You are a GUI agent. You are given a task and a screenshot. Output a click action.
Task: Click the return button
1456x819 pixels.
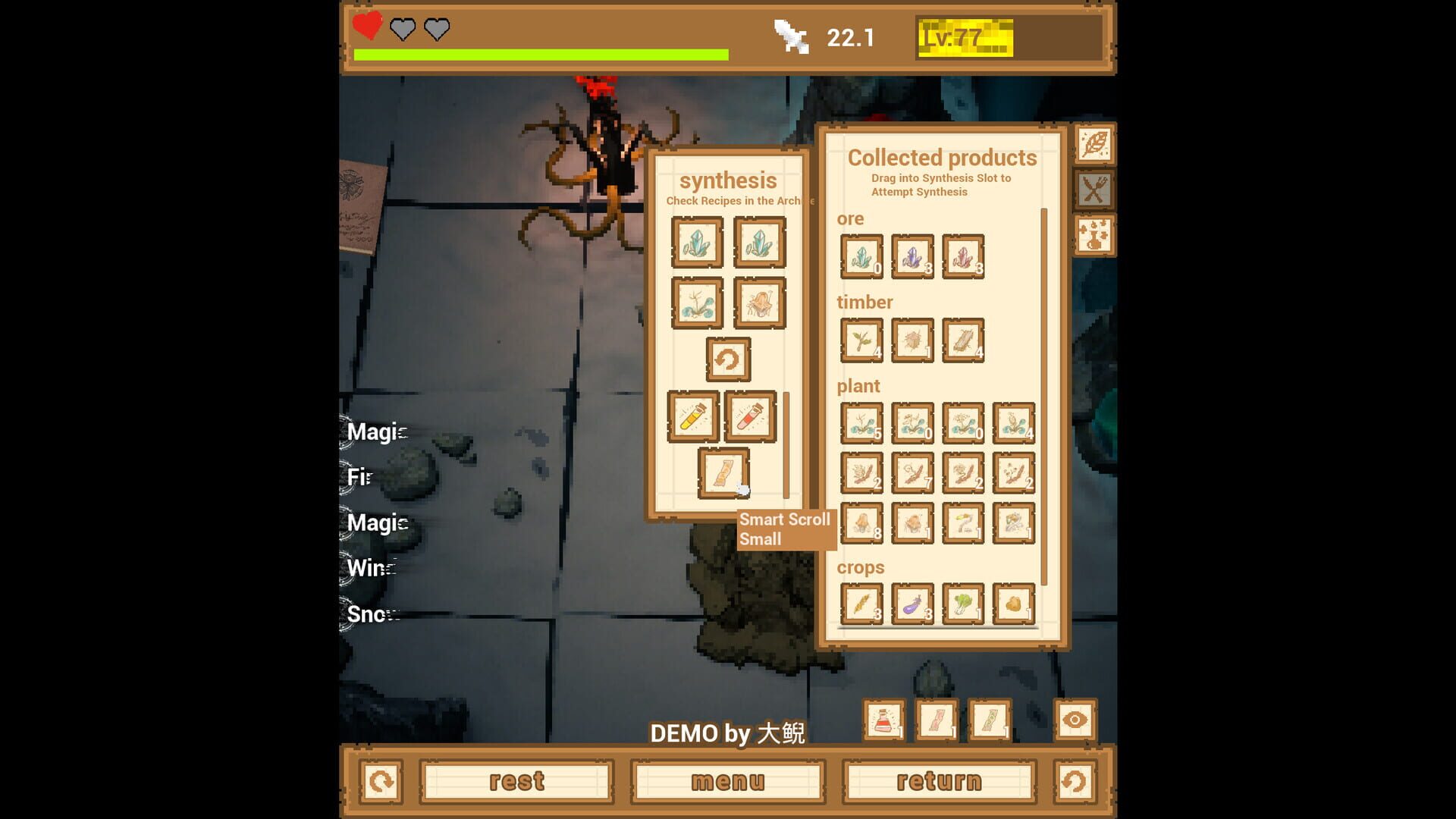pos(939,781)
